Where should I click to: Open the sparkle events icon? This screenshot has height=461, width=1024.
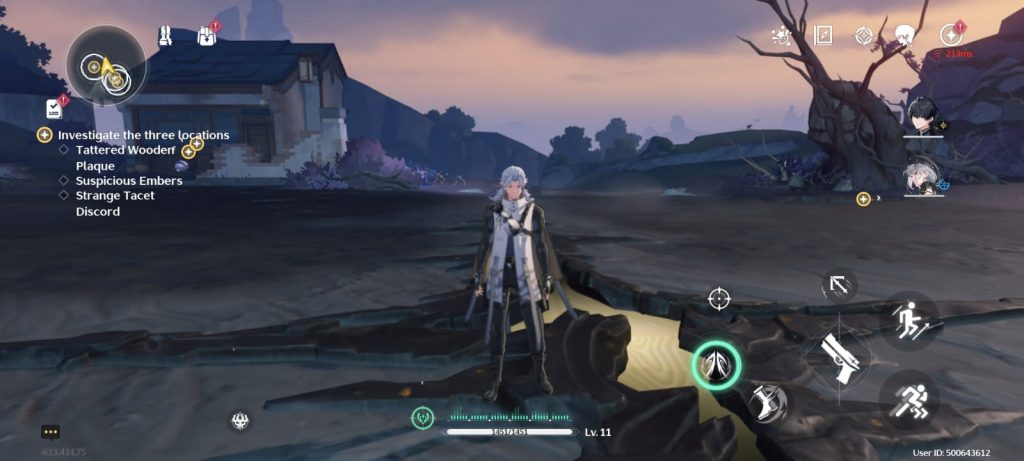pos(781,36)
